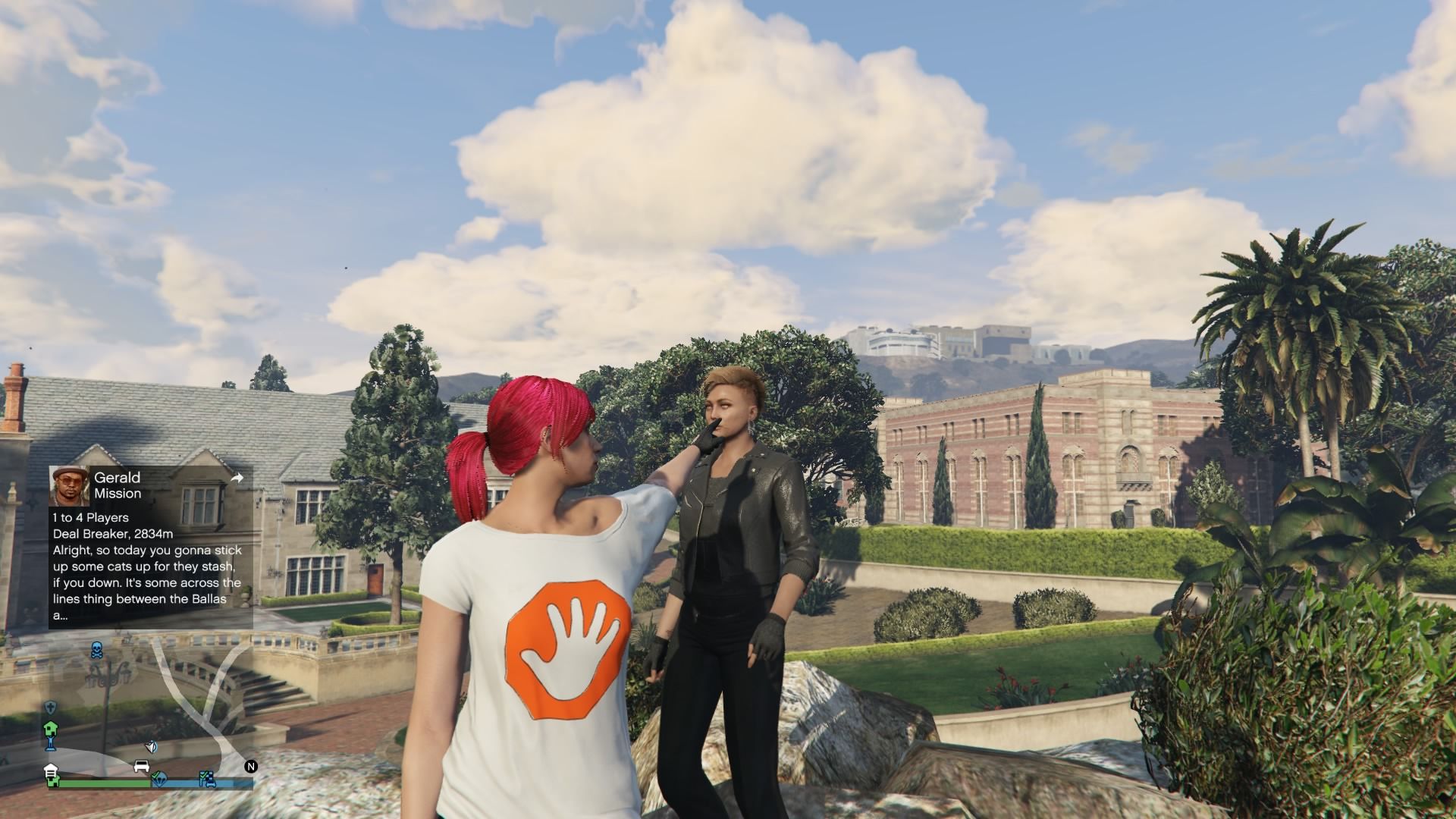Click the north compass marker on the minimap
The height and width of the screenshot is (819, 1456).
[251, 767]
